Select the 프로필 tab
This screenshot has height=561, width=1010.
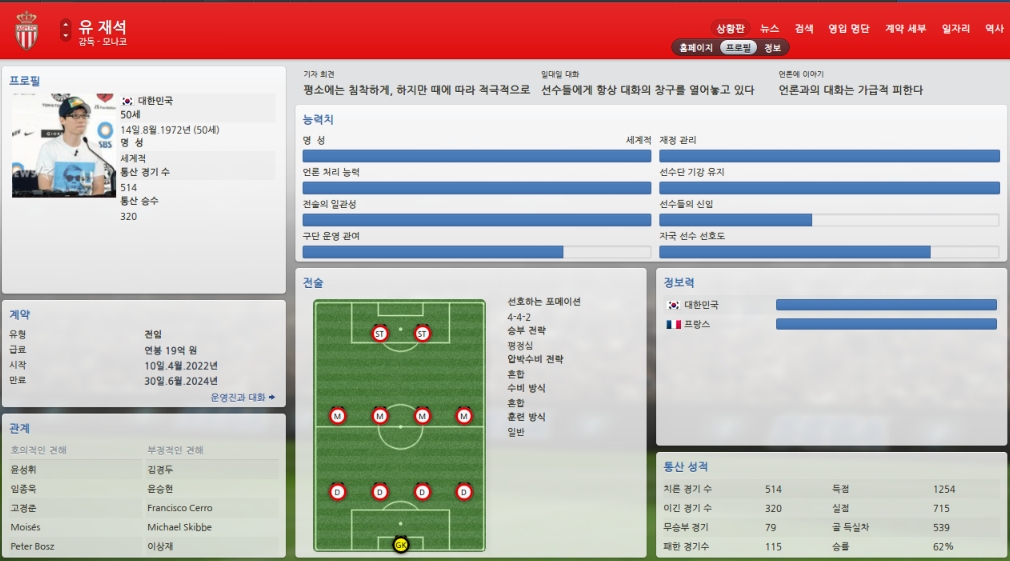(x=739, y=48)
